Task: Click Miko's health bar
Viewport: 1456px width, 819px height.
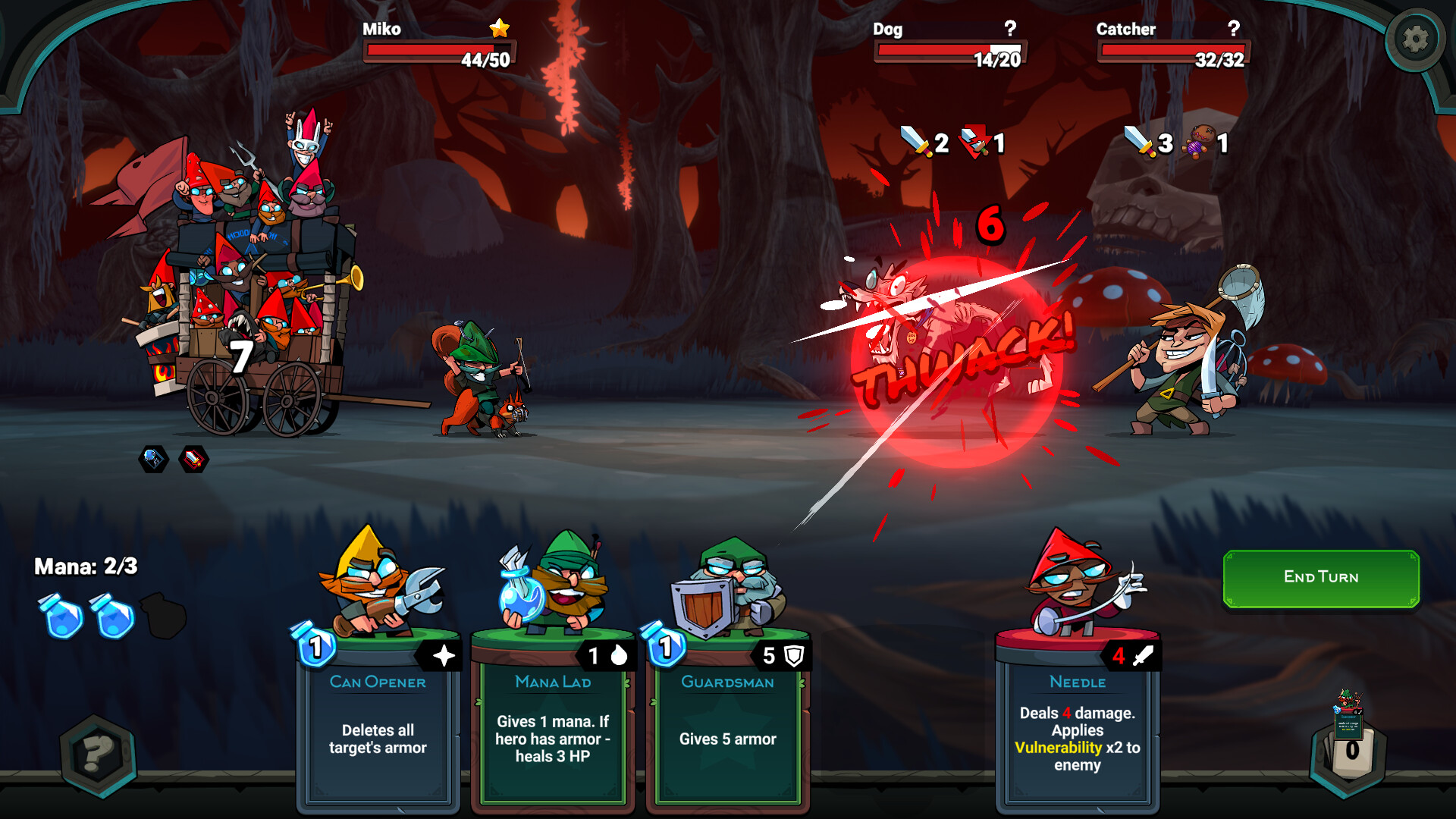Action: [x=440, y=51]
